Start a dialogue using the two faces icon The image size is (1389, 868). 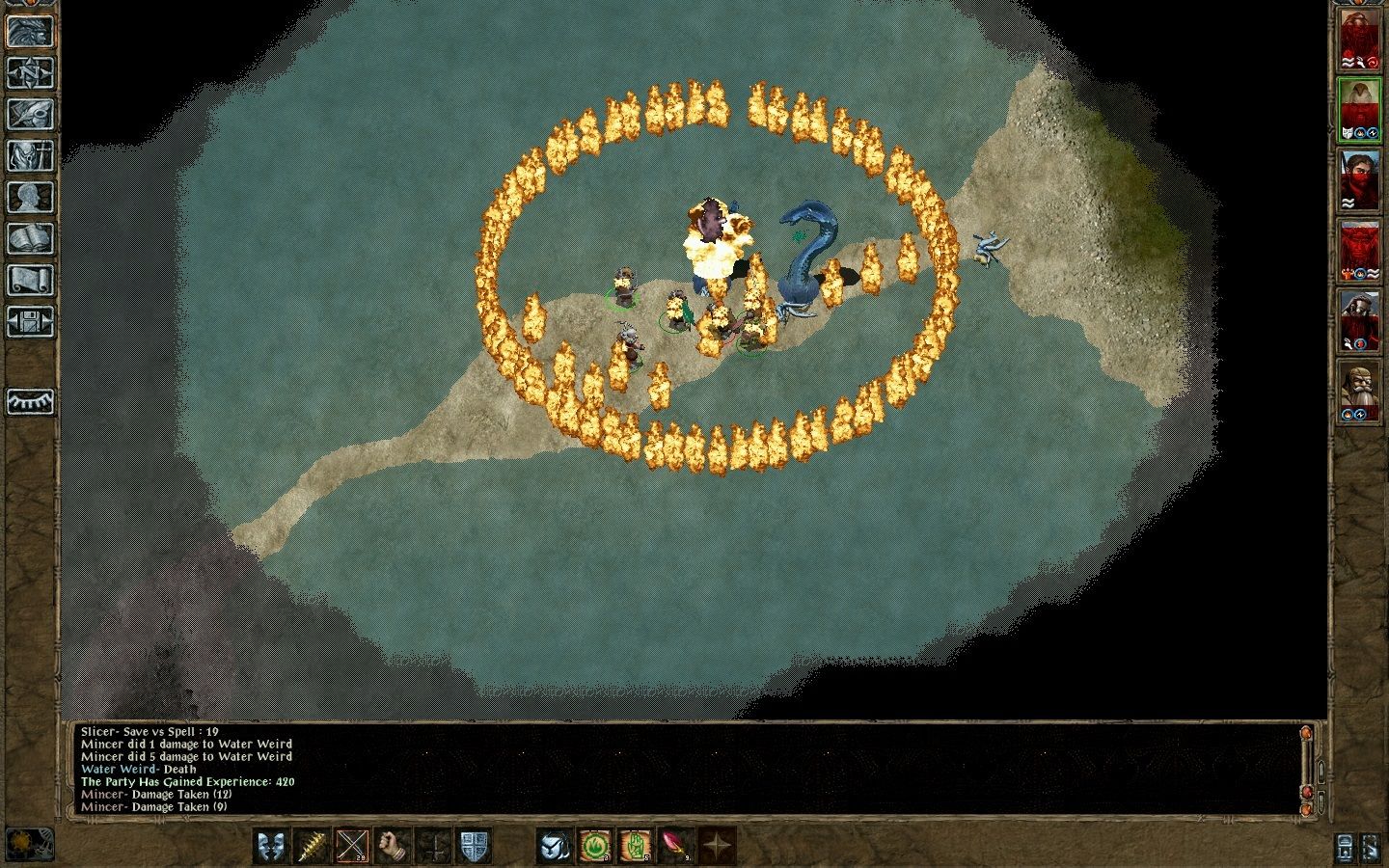point(271,846)
